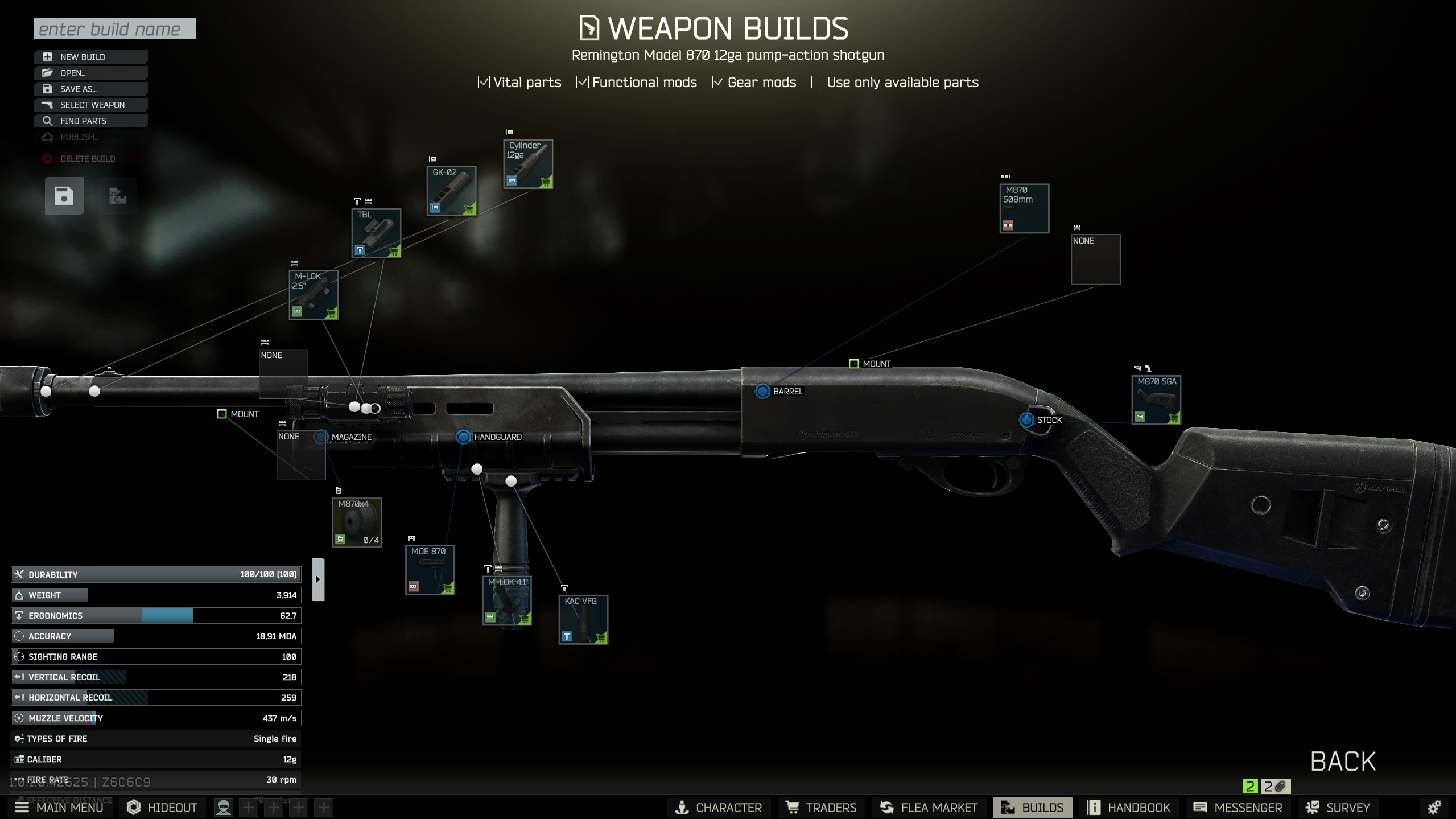The width and height of the screenshot is (1456, 819).
Task: Select the TBL tactical flashlight slot
Action: click(376, 233)
